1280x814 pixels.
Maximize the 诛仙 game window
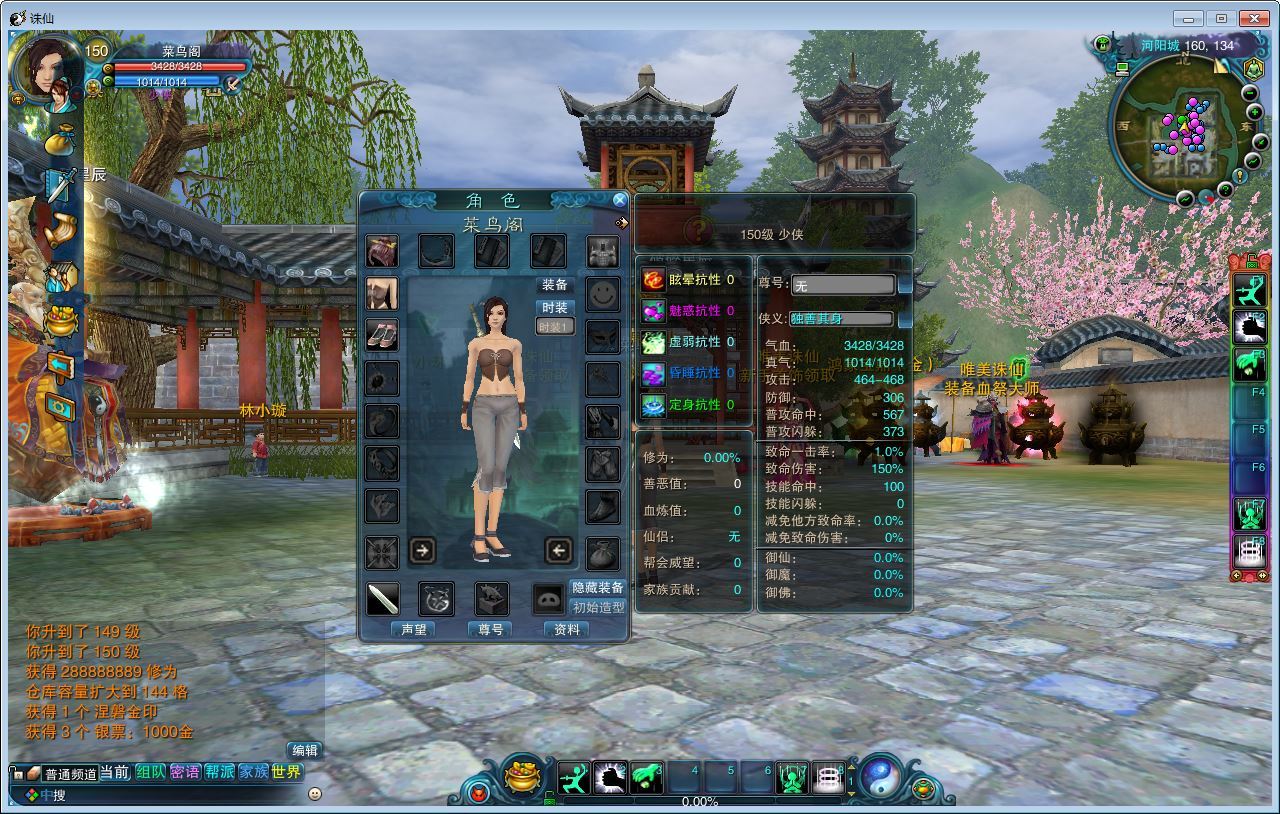(x=1221, y=18)
